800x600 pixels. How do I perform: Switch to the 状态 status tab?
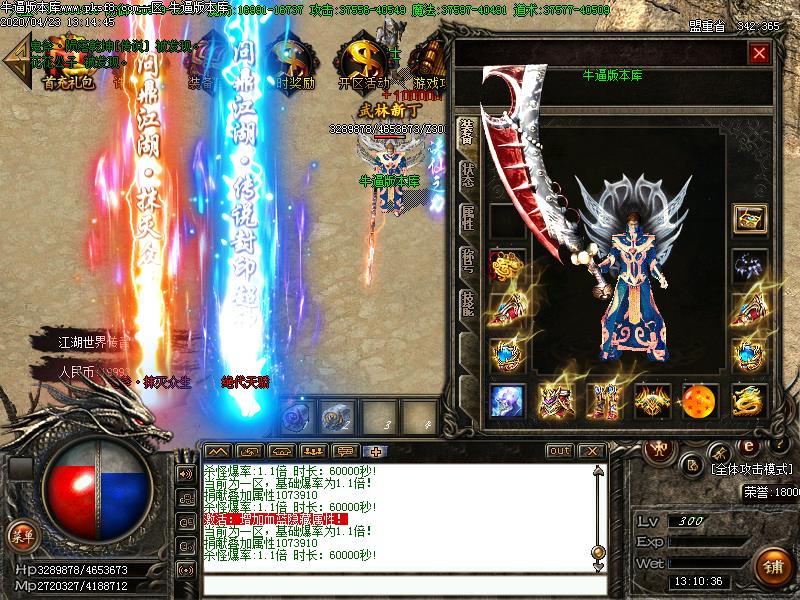click(467, 174)
